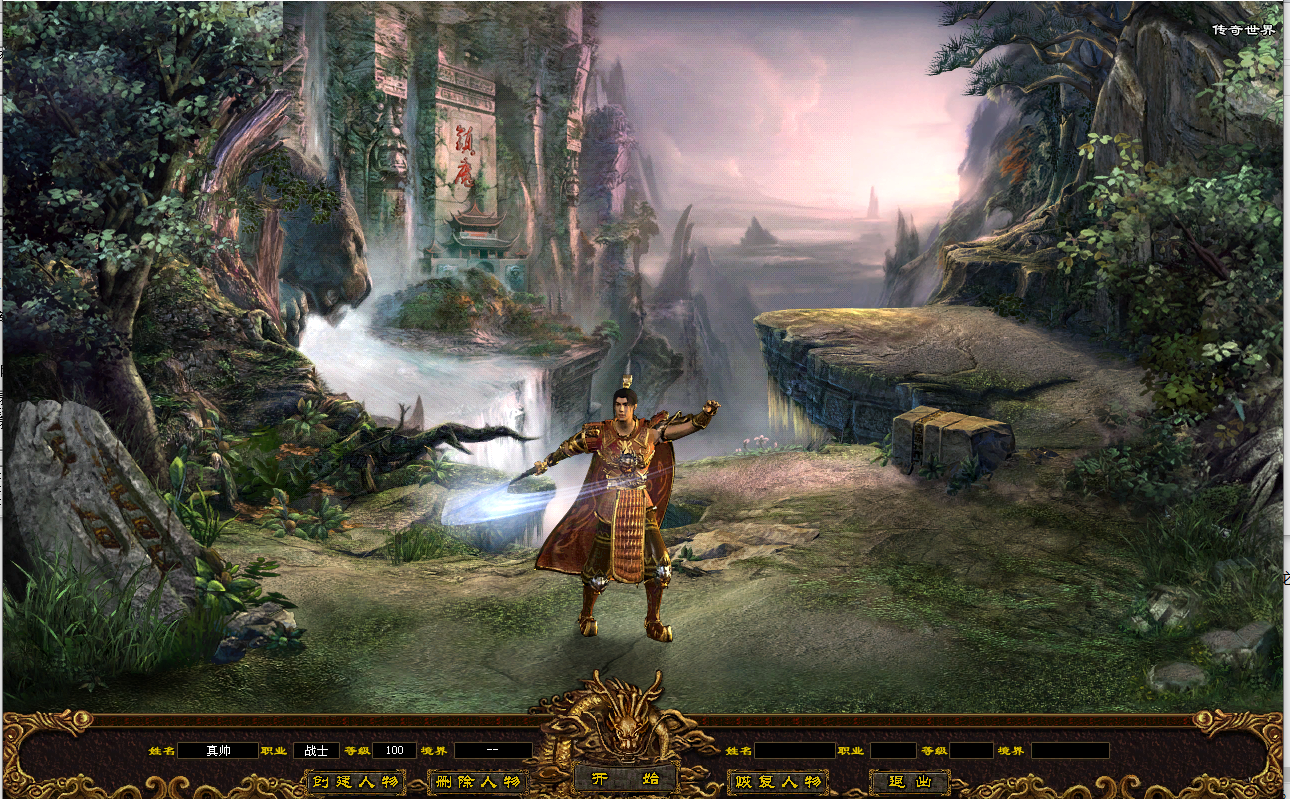Exit with the 退出 button
The height and width of the screenshot is (799, 1290).
pyautogui.click(x=909, y=782)
